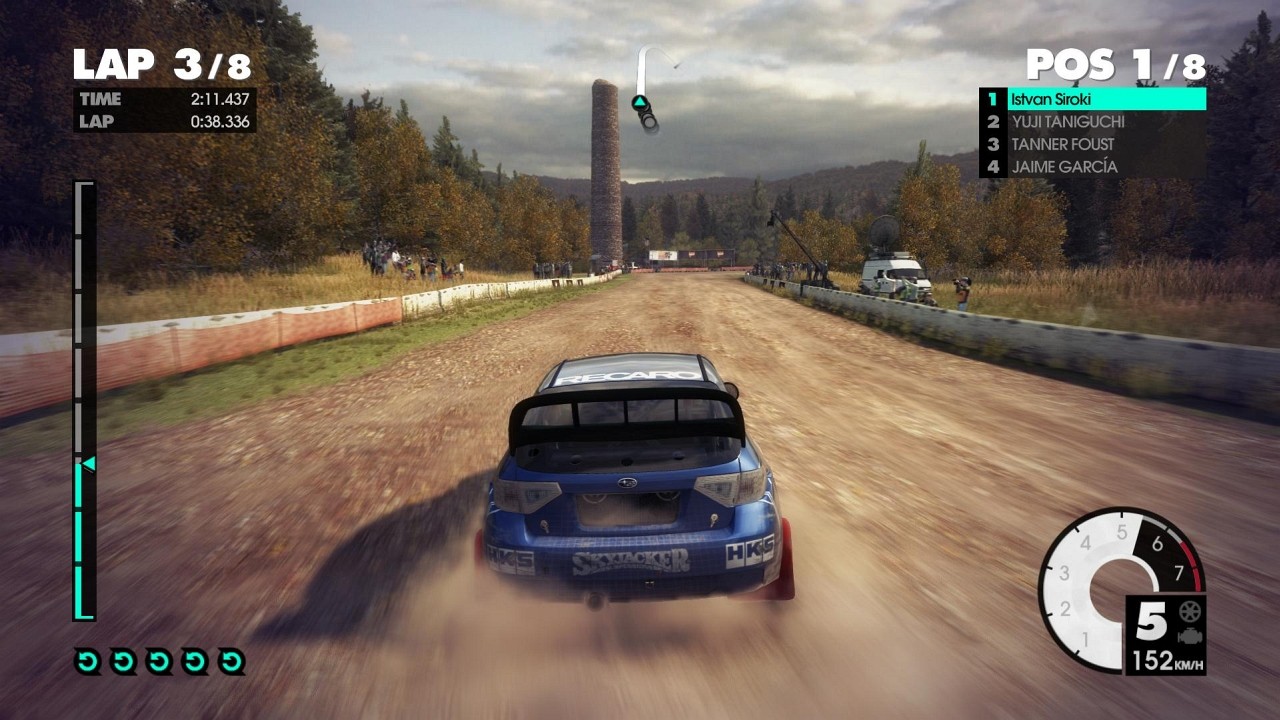The width and height of the screenshot is (1280, 720).
Task: Click the wheel damage indicator icon
Action: point(1190,611)
